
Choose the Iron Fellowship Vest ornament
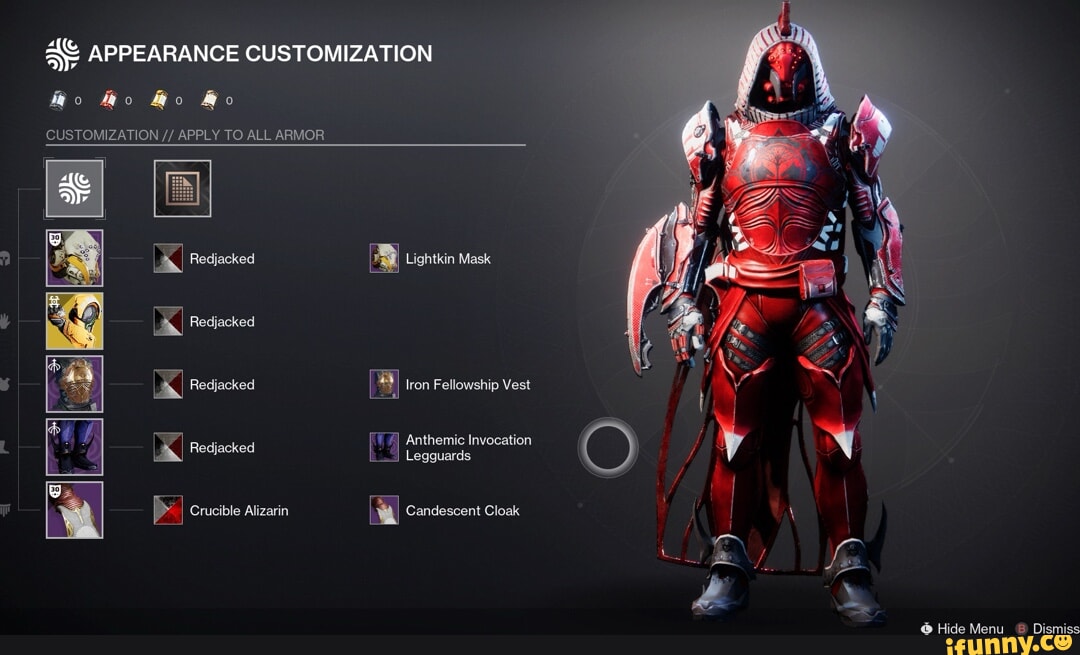pos(384,385)
